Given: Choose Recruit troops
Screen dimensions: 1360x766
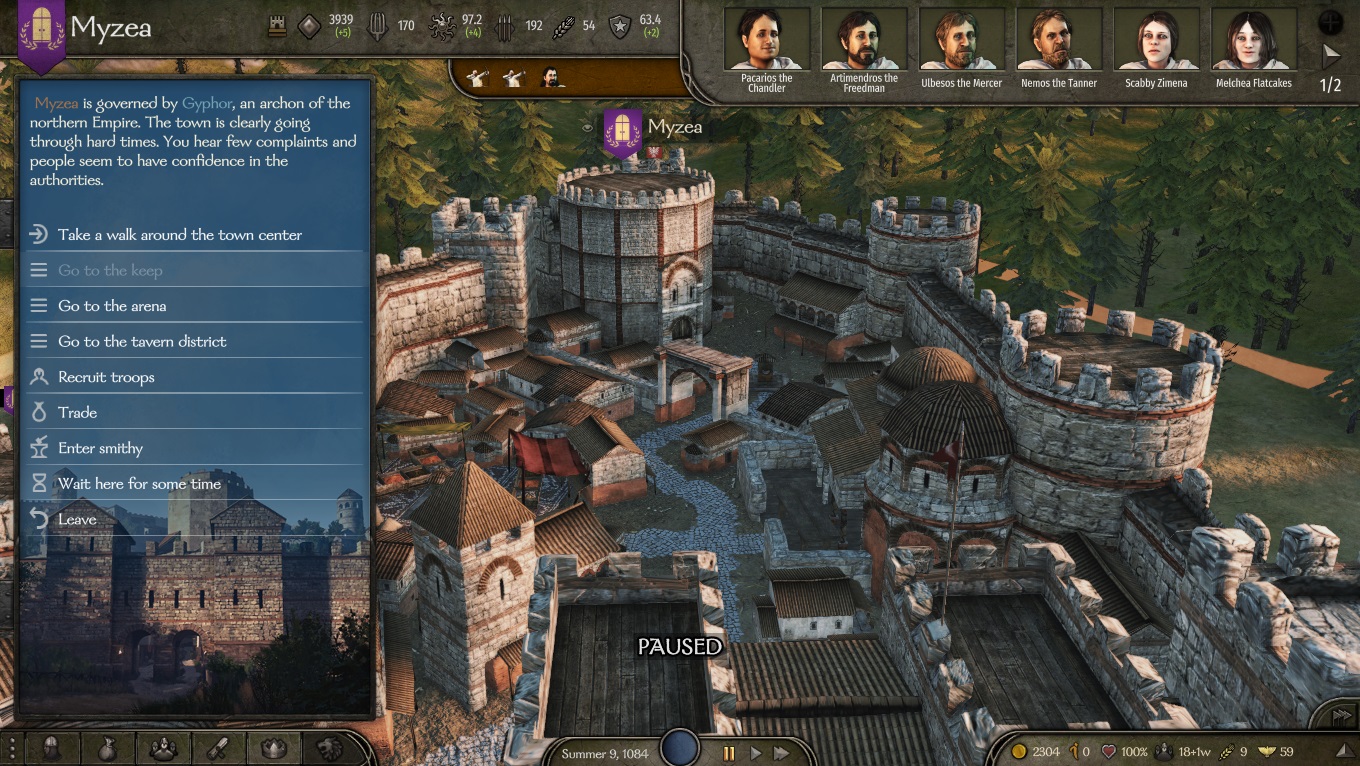Looking at the screenshot, I should pos(106,377).
